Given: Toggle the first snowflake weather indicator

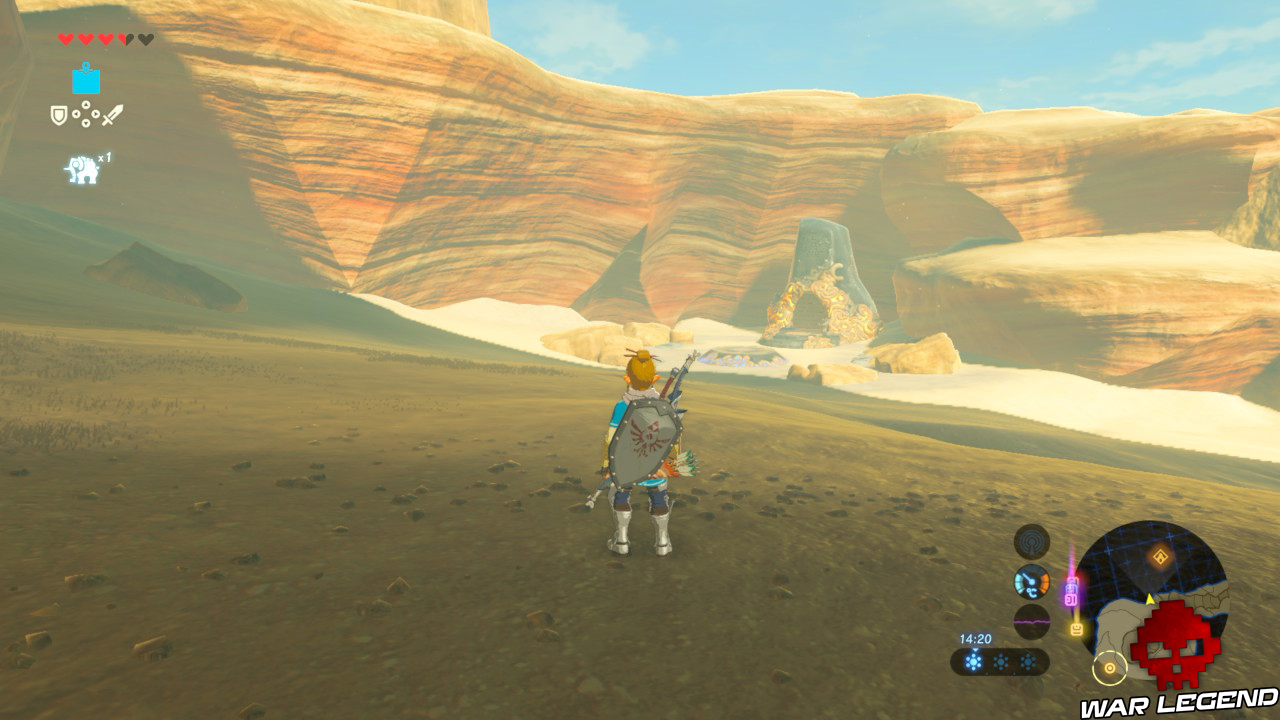Looking at the screenshot, I should point(973,662).
